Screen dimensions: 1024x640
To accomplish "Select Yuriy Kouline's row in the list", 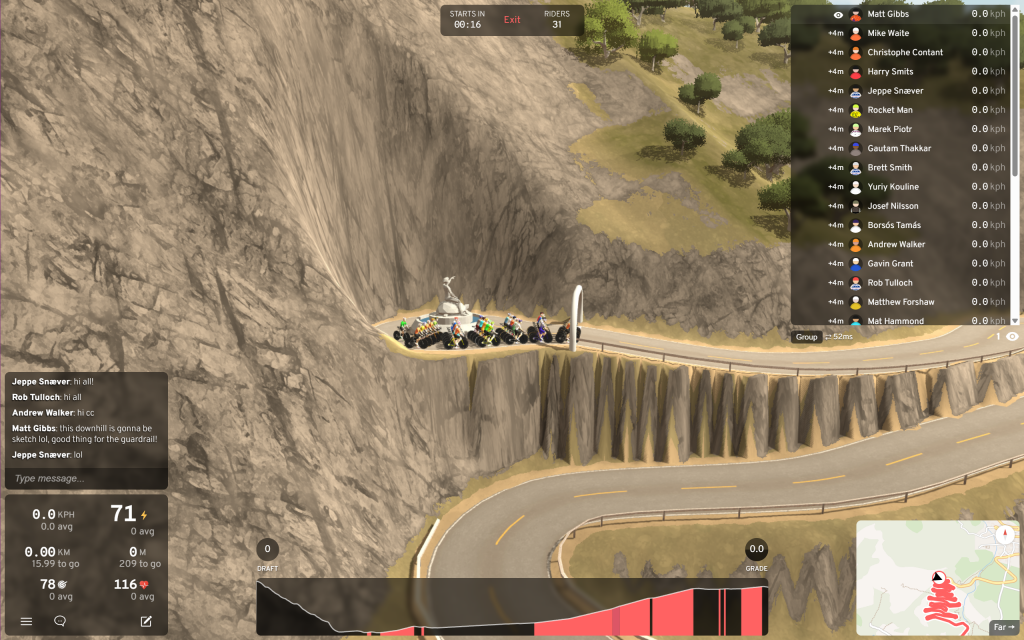I will [x=893, y=187].
